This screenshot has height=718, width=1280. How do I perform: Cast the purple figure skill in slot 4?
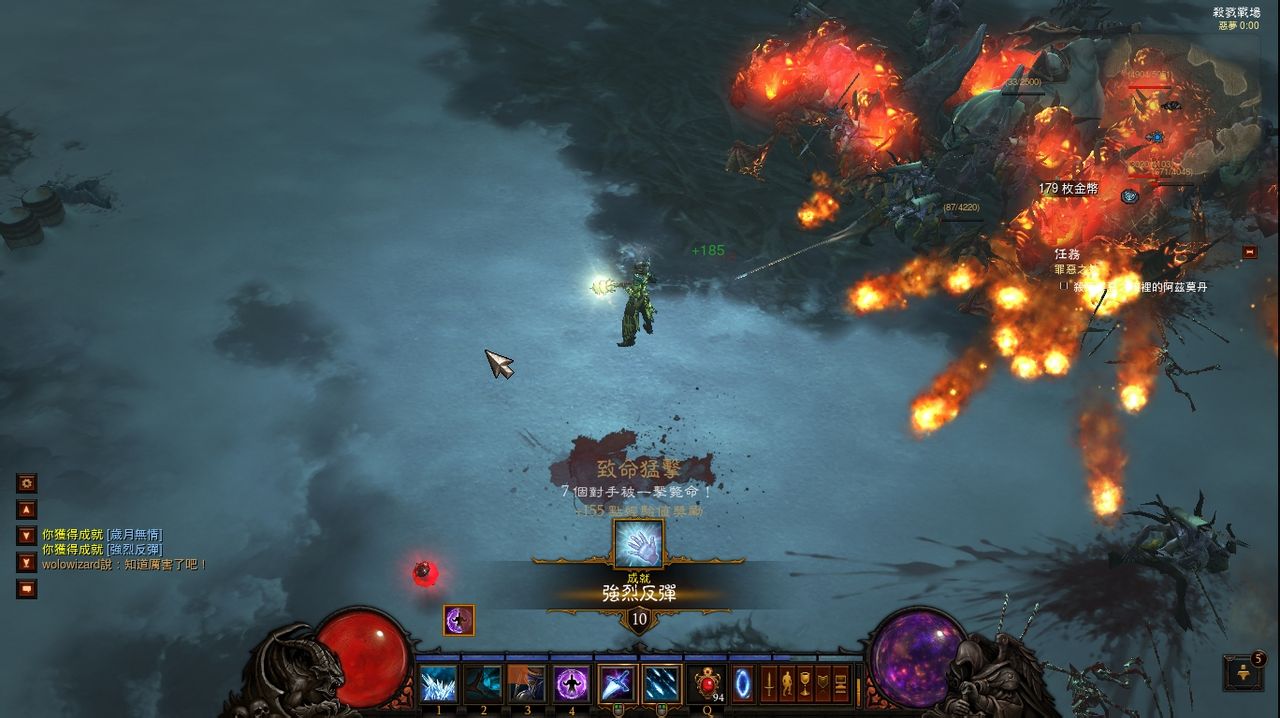[572, 684]
